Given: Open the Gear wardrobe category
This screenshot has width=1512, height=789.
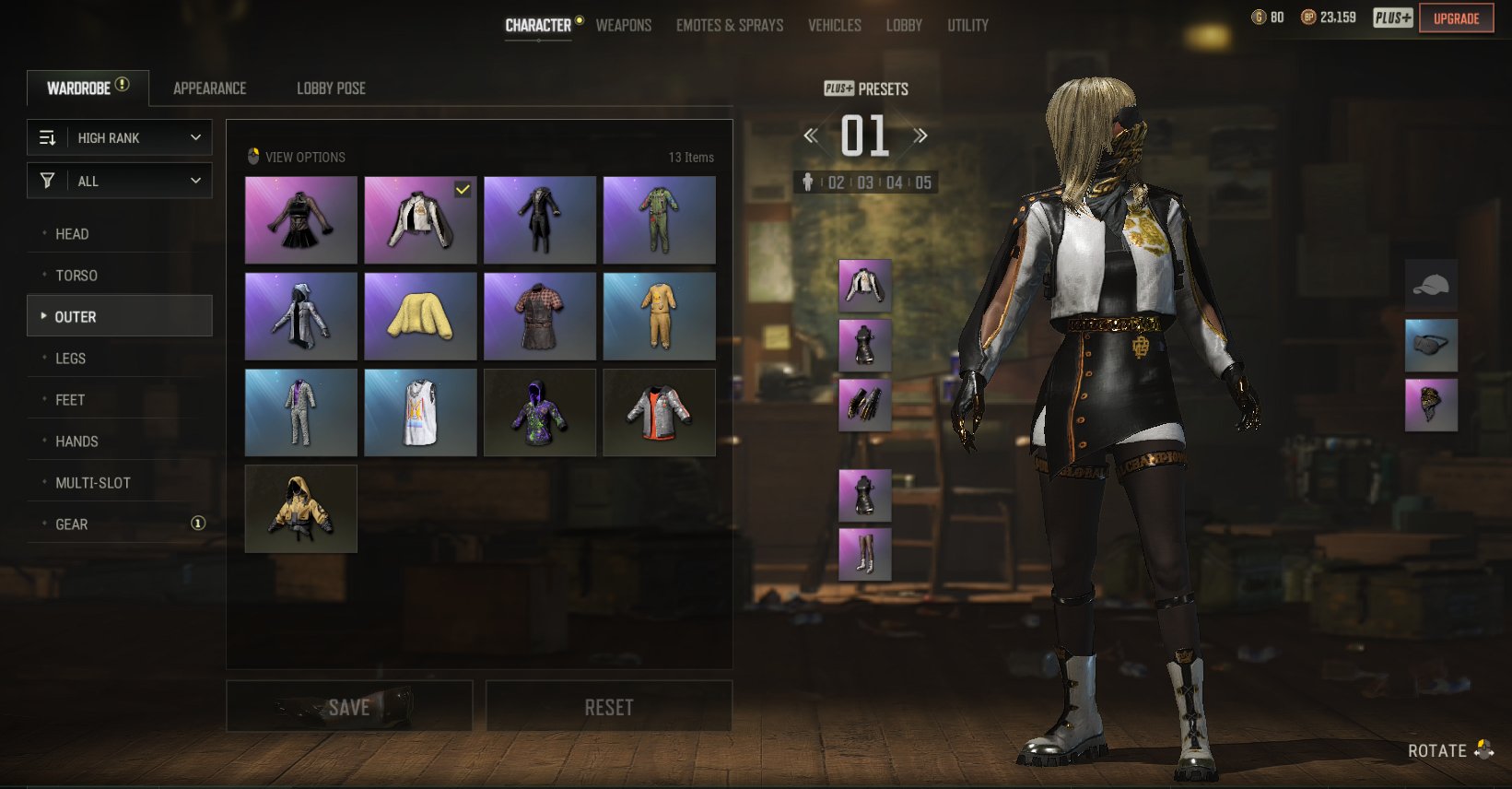Looking at the screenshot, I should tap(72, 524).
